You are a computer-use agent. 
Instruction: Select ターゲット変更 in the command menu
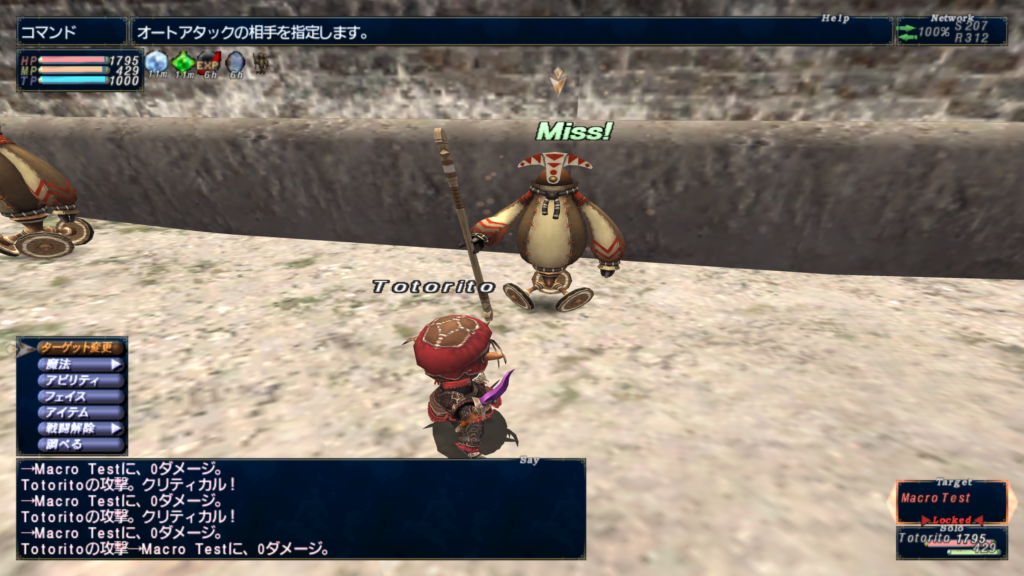tap(80, 348)
